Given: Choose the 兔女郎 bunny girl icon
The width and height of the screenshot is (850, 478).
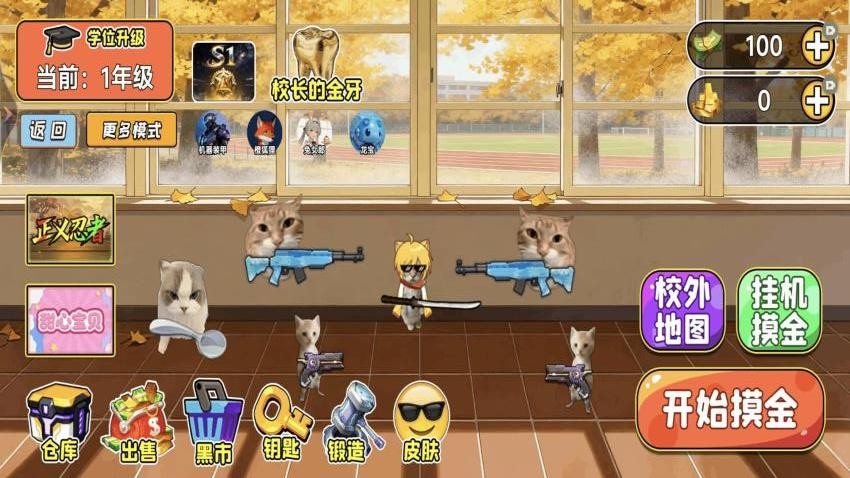Looking at the screenshot, I should 315,131.
